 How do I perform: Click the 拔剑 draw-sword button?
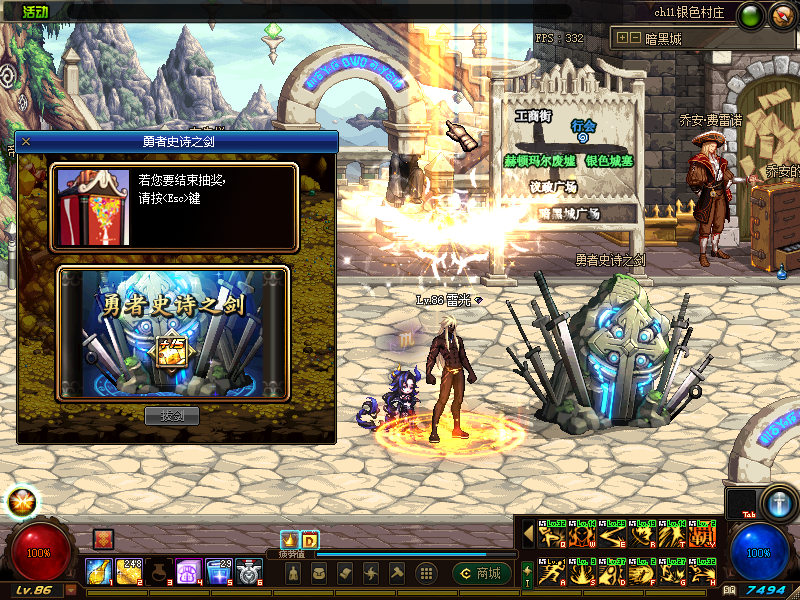172,416
